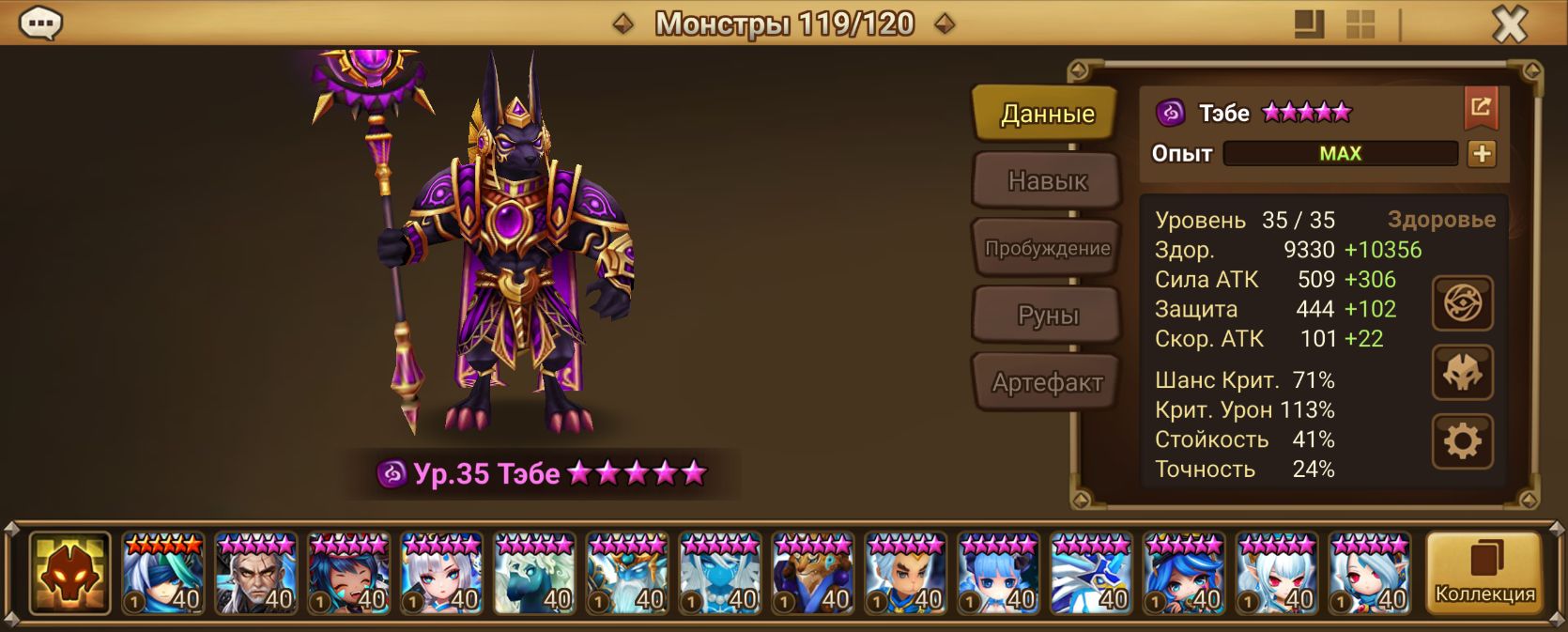
Task: Switch to the large single-panel view icon
Action: tap(1309, 24)
